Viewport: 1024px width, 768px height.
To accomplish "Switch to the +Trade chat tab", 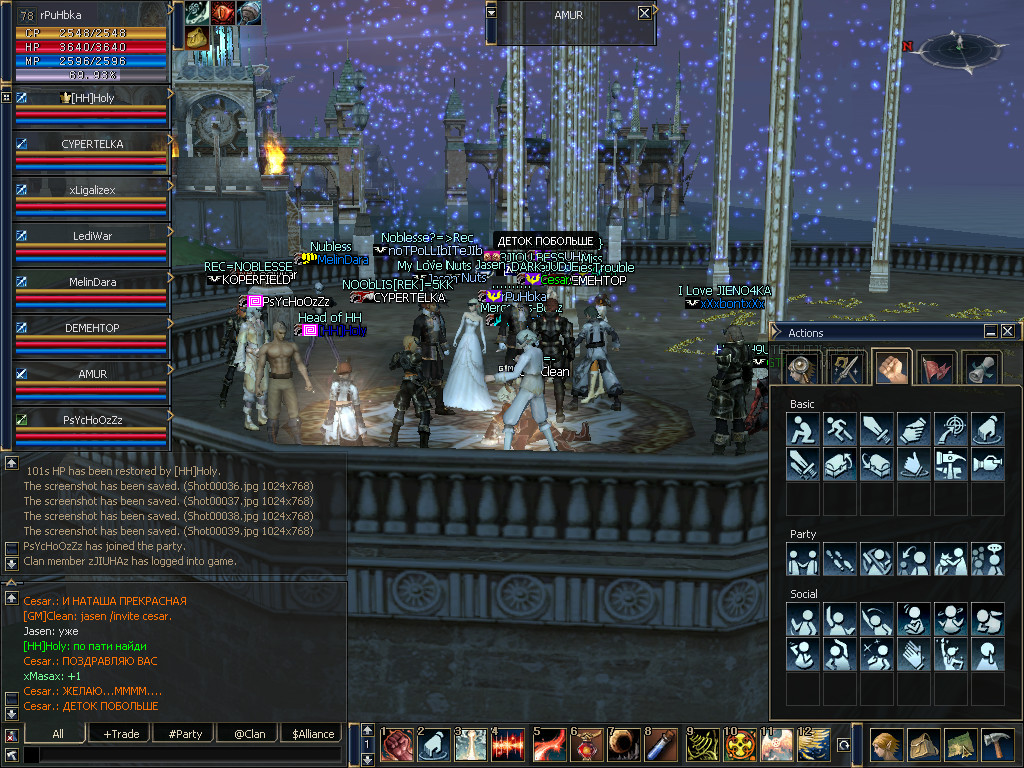I will (121, 734).
